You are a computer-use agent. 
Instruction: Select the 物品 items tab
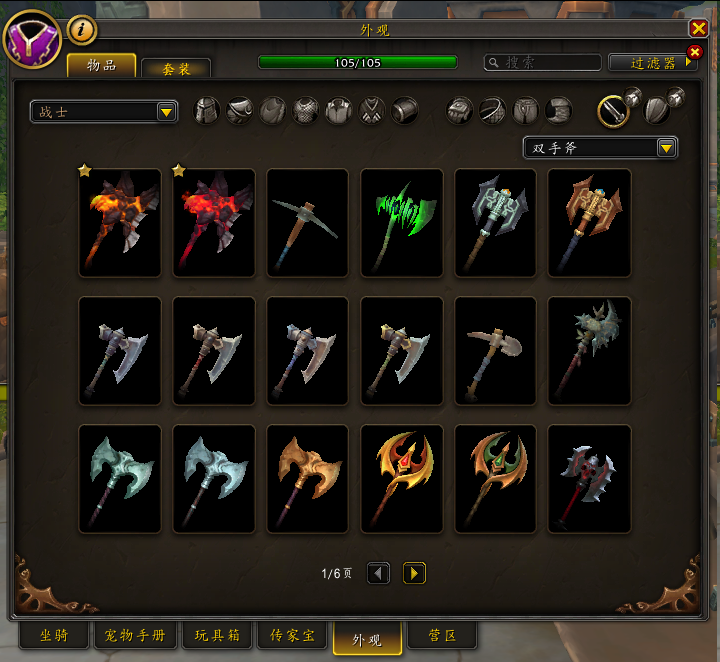pos(101,66)
